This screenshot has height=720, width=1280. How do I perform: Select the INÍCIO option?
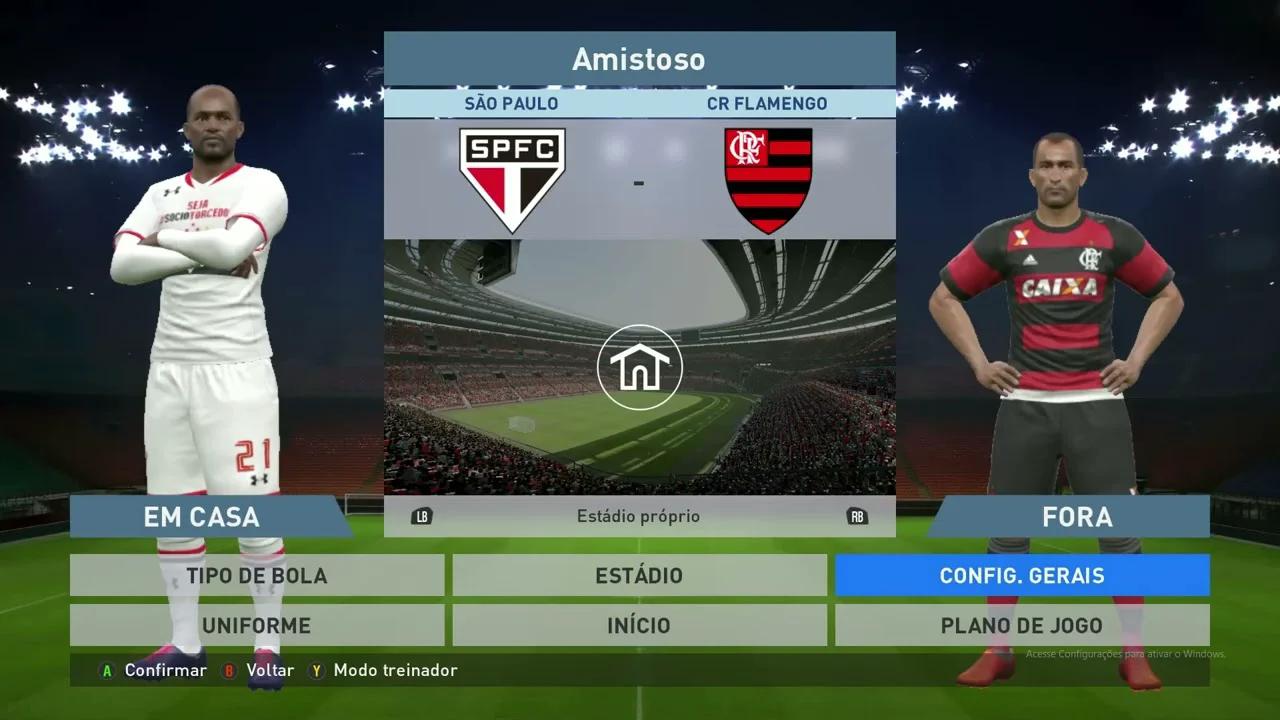pyautogui.click(x=640, y=625)
